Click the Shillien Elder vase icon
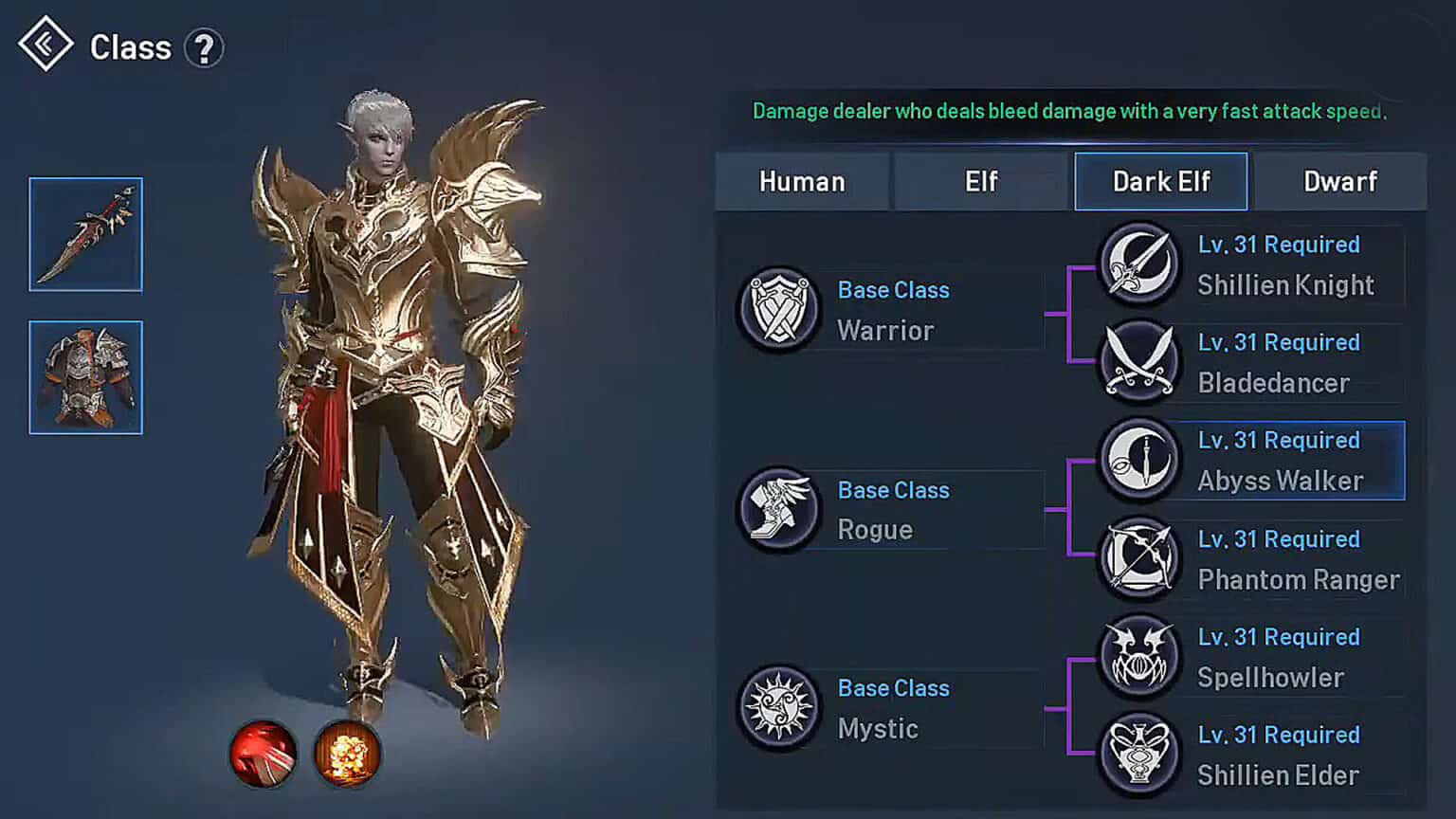1456x819 pixels. (x=1137, y=754)
